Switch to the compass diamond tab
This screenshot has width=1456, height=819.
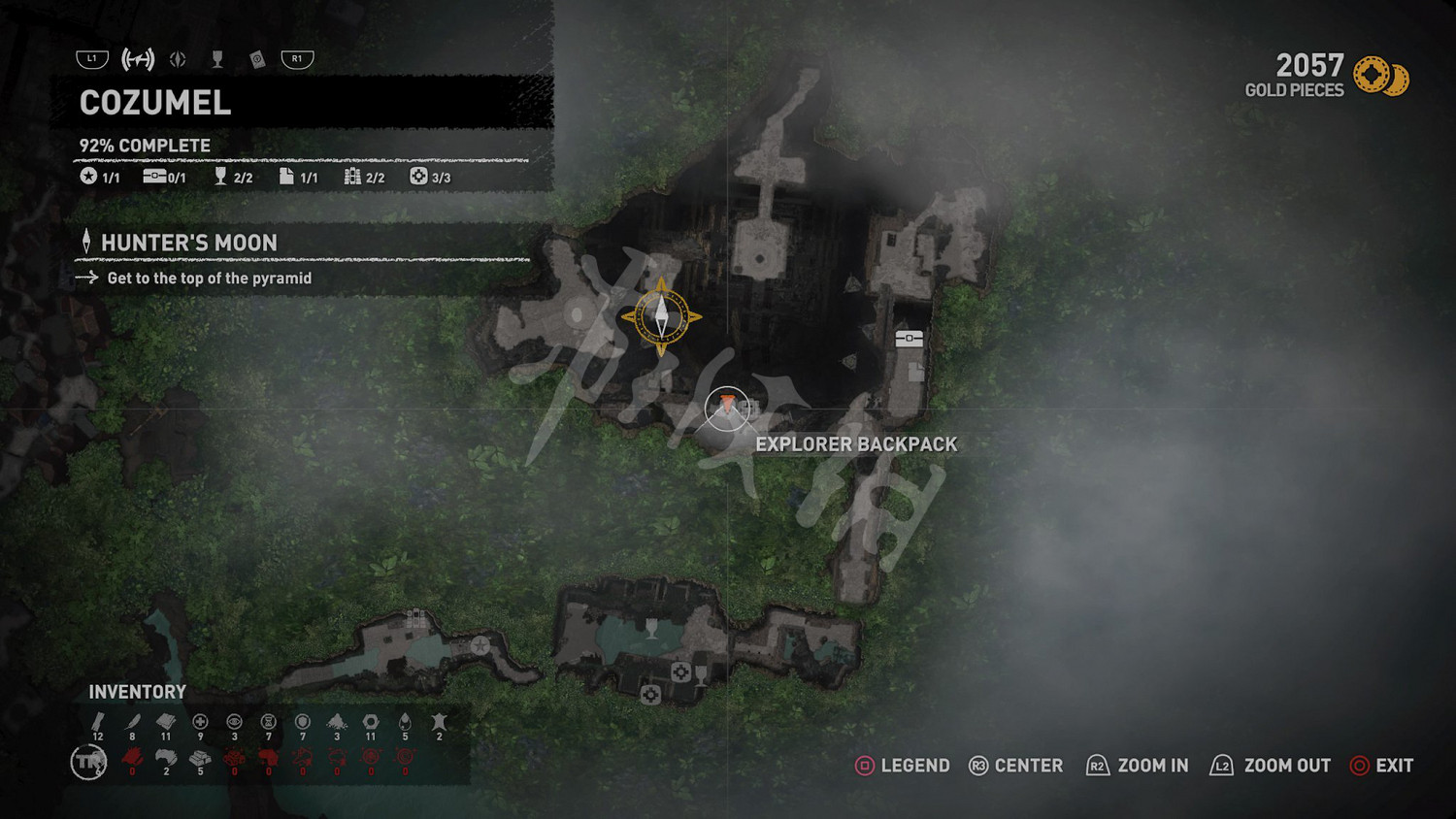pyautogui.click(x=178, y=60)
